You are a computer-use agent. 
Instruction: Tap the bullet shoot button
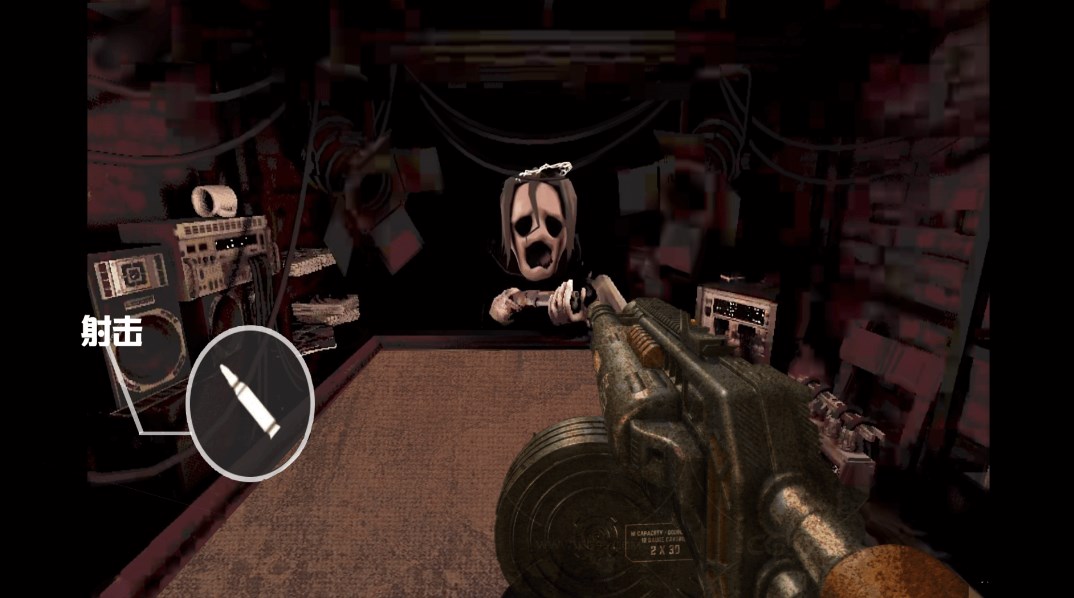250,402
